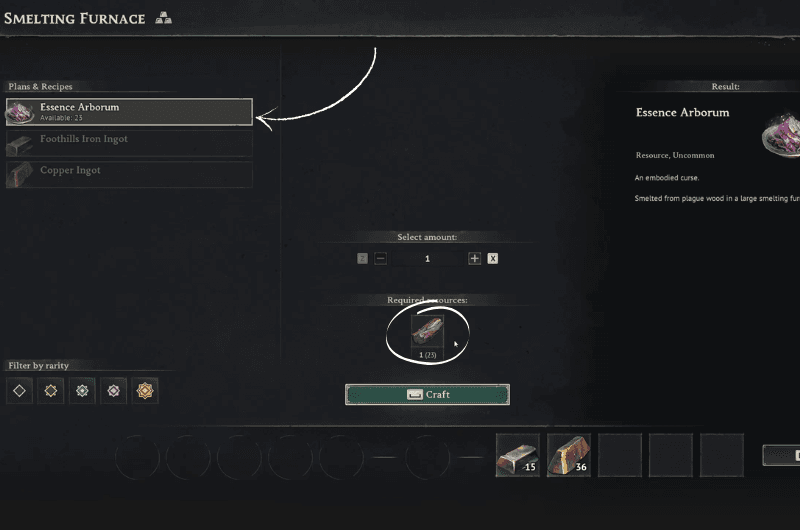Screen dimensions: 800x530
Task: Click the amount number field
Action: 427,258
